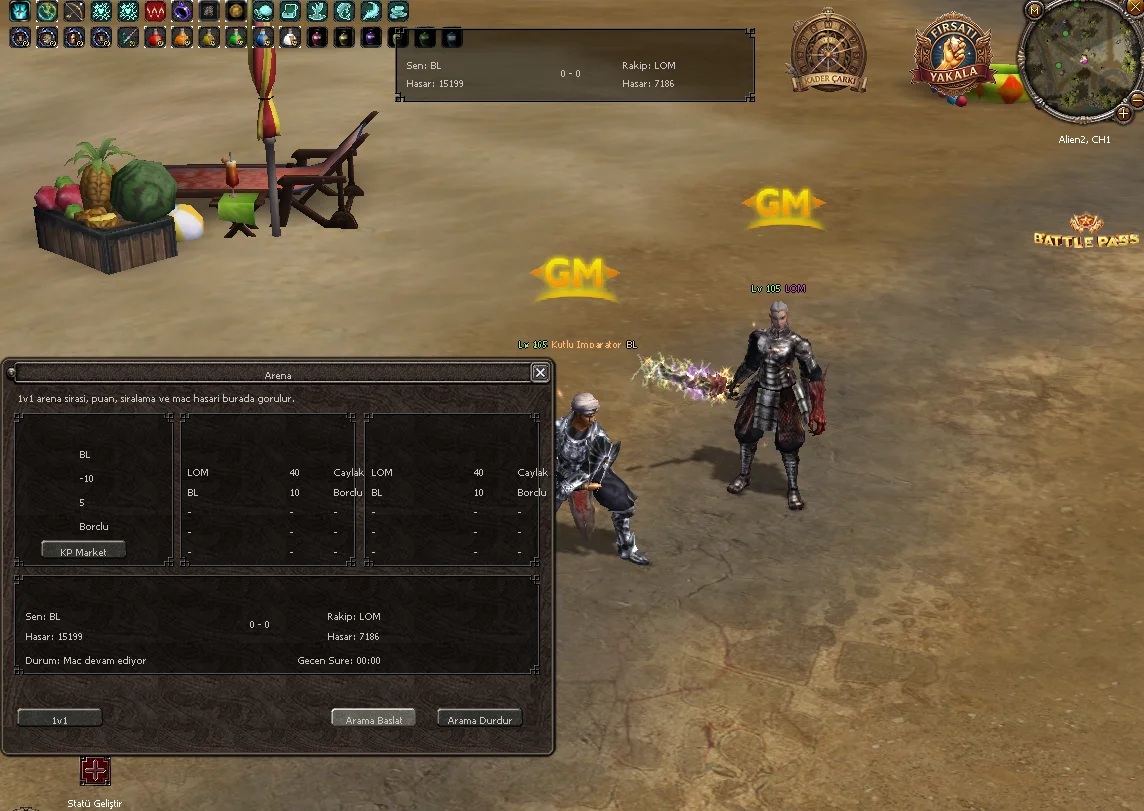Start searching with Arama Baslat
This screenshot has width=1144, height=811.
pos(373,719)
